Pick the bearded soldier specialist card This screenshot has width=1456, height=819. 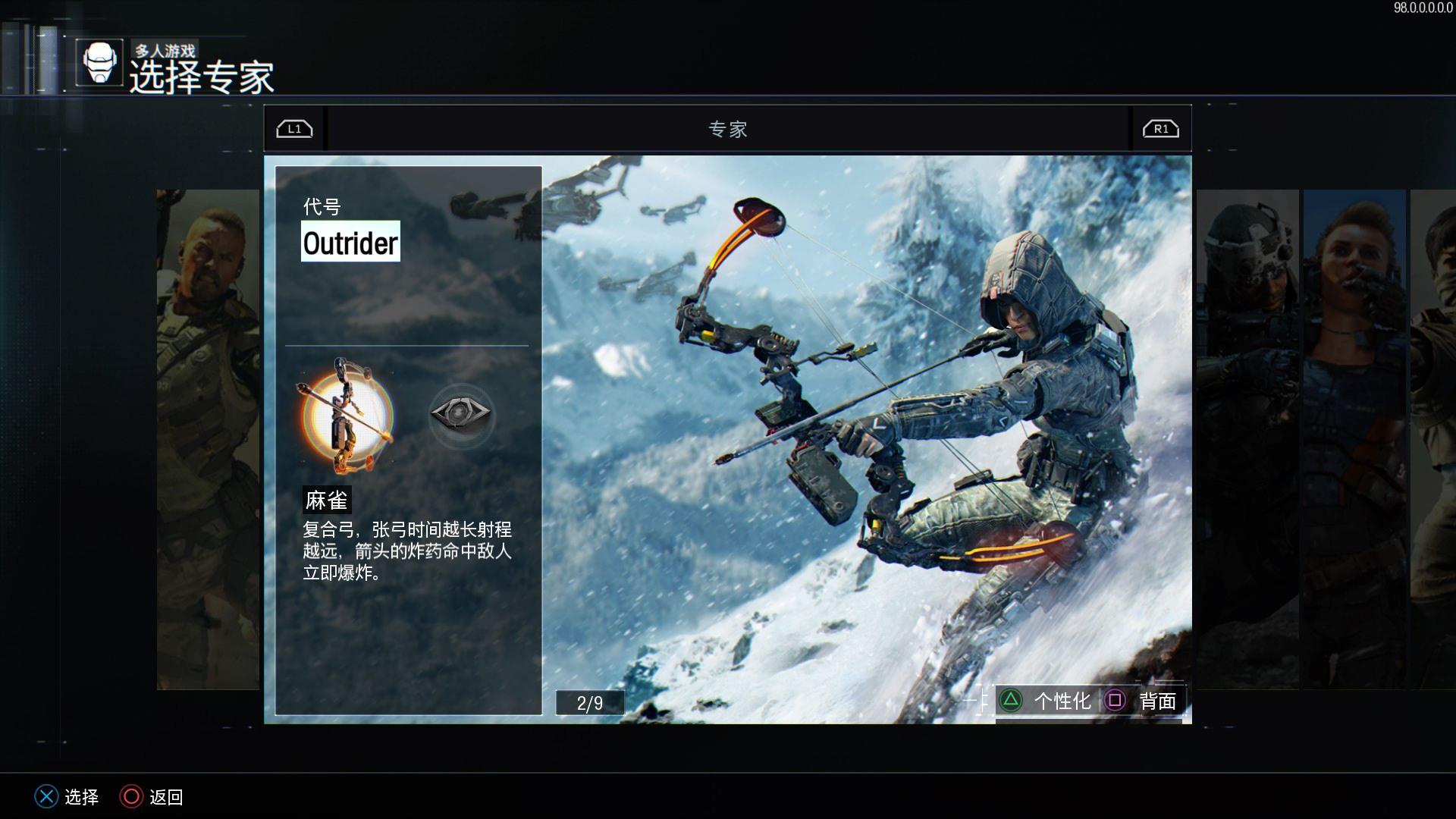[208, 438]
